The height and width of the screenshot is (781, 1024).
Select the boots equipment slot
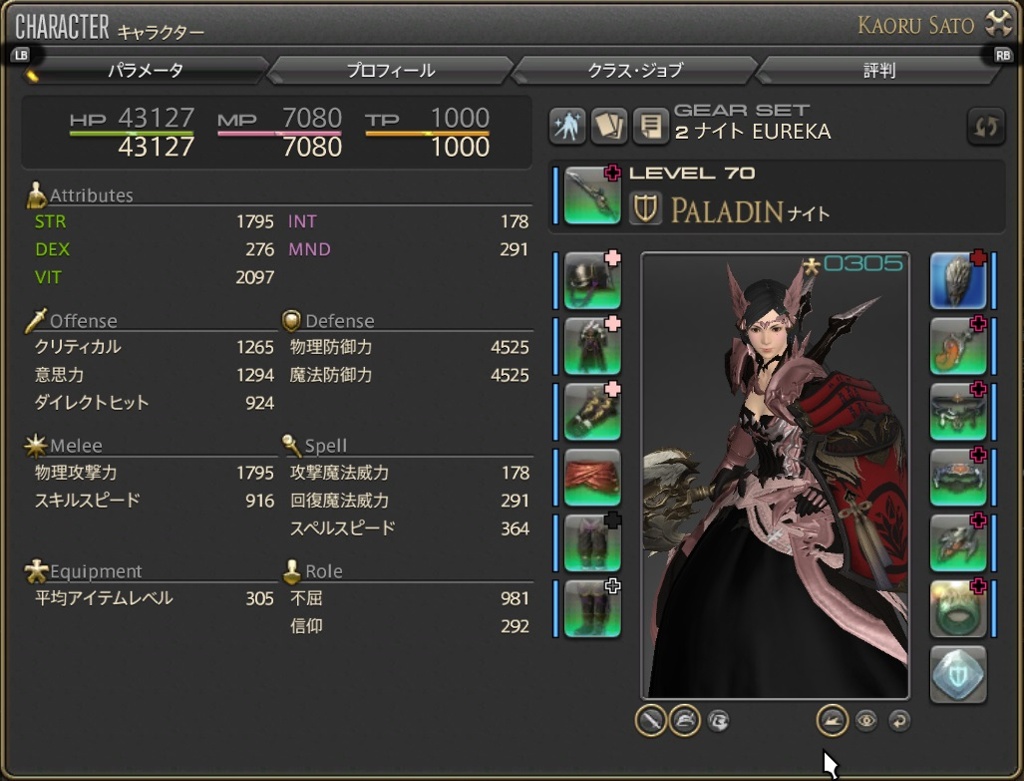pyautogui.click(x=591, y=608)
